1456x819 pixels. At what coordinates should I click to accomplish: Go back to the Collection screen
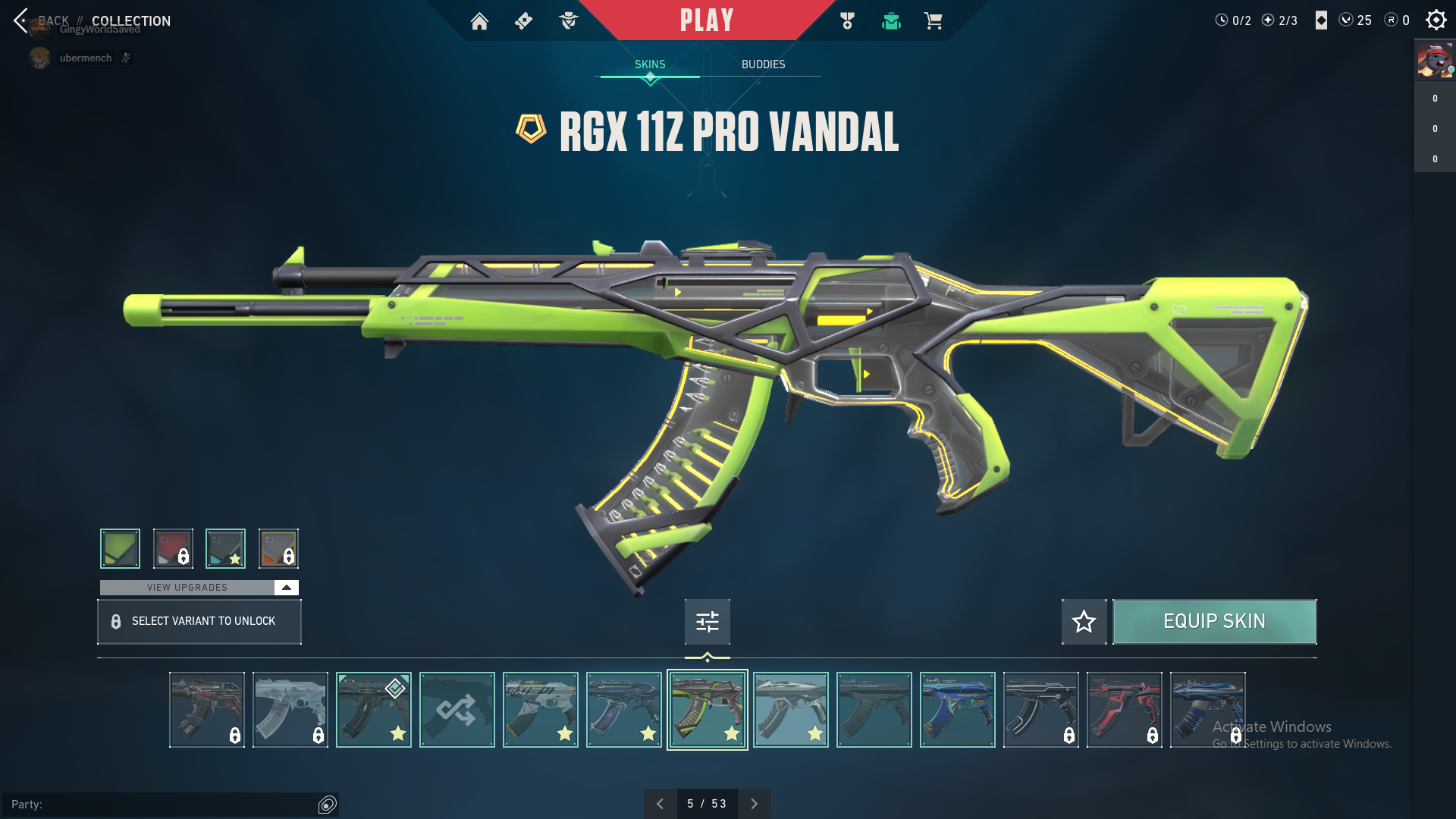(23, 20)
